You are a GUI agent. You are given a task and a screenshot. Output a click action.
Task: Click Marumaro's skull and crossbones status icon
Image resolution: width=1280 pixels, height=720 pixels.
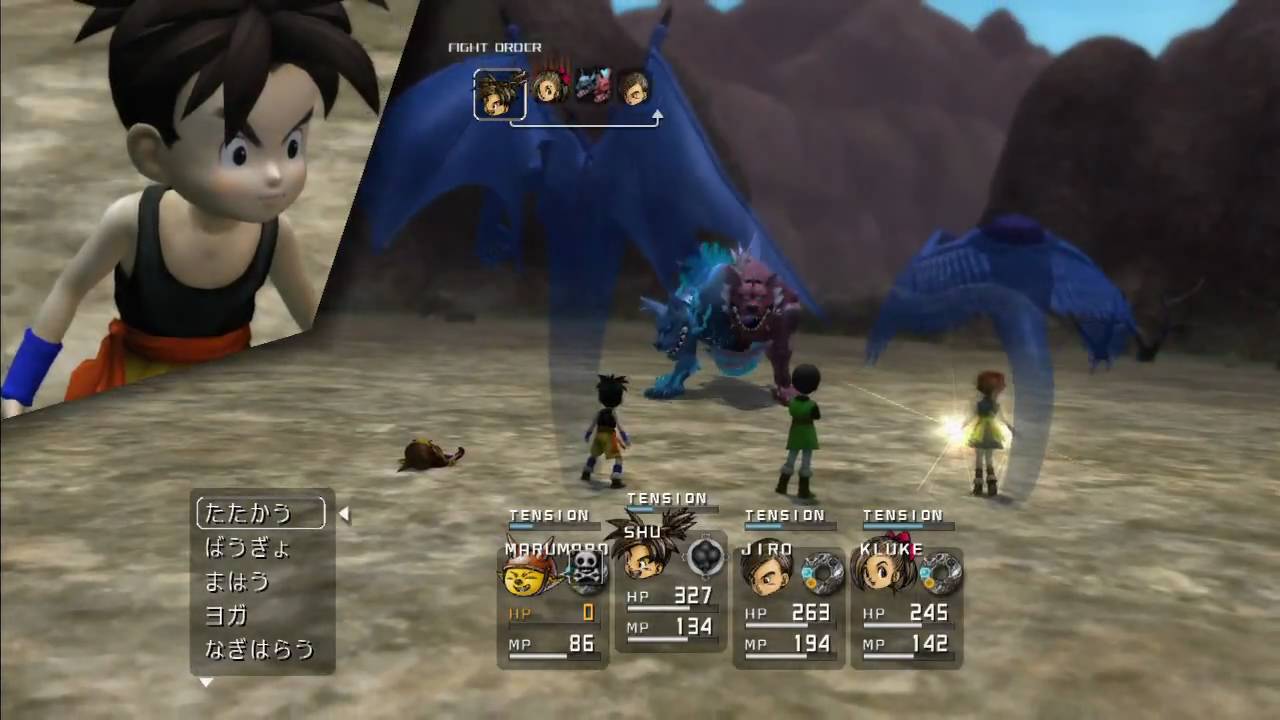point(587,571)
